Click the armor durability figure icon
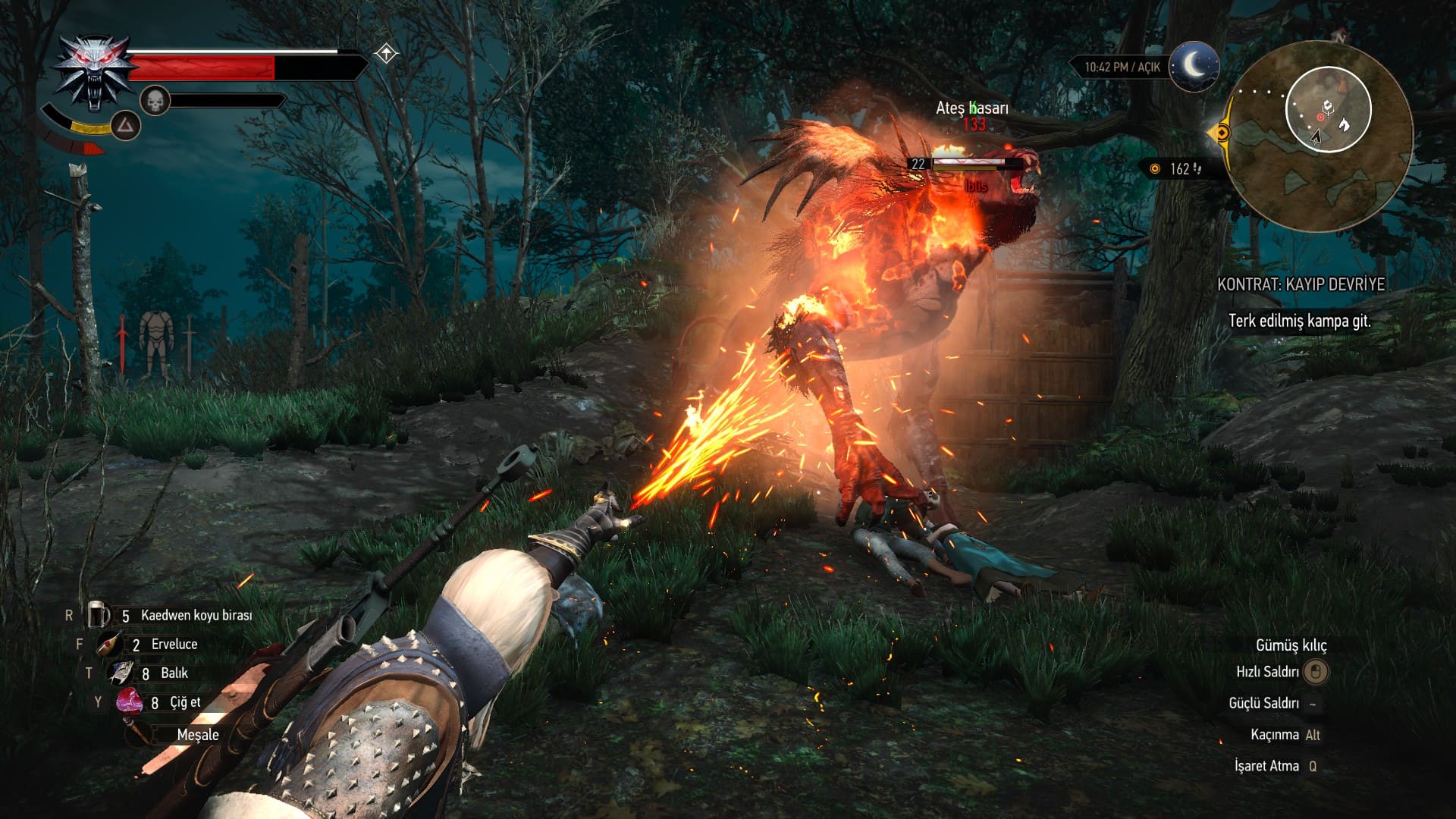1456x819 pixels. pyautogui.click(x=156, y=344)
